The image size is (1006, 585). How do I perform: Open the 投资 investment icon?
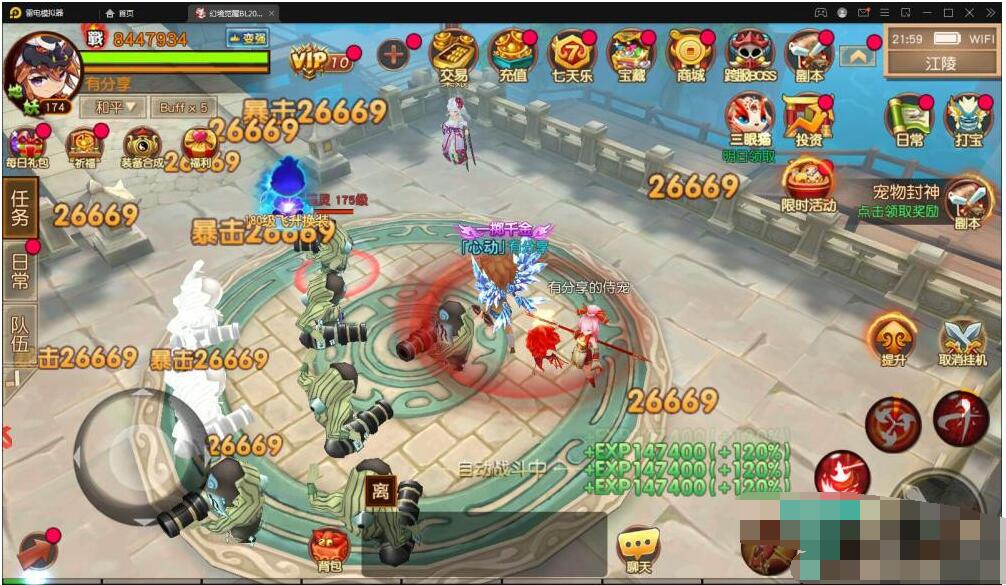point(808,120)
